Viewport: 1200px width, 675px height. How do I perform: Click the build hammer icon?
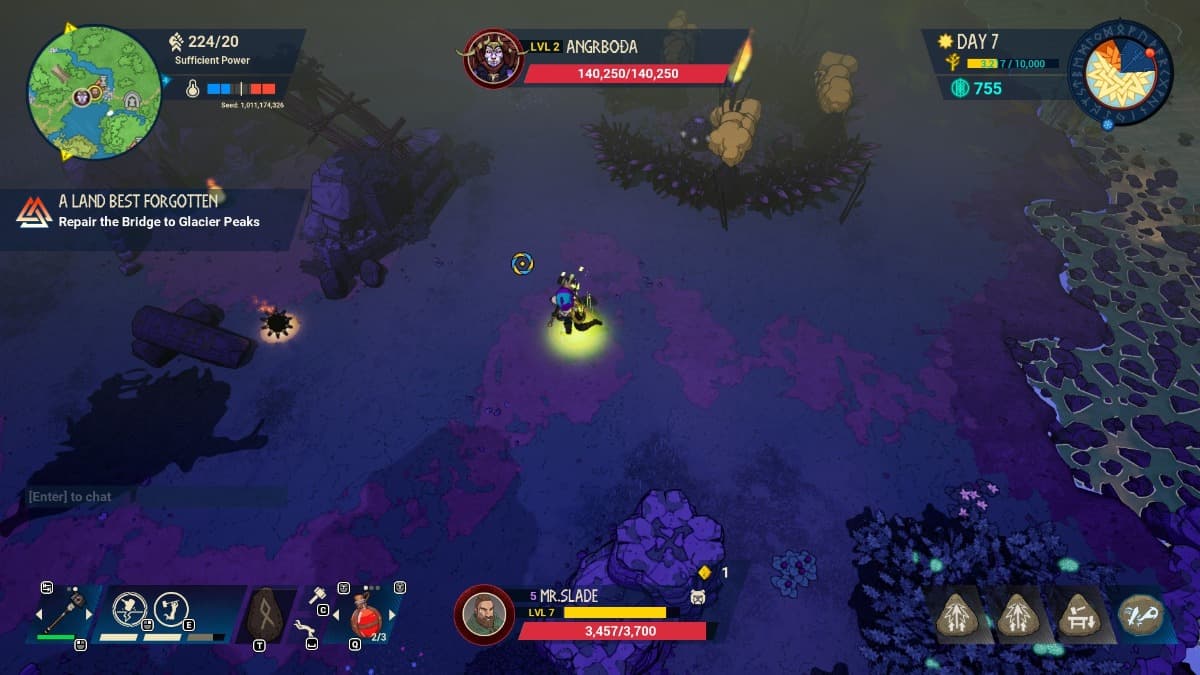316,596
